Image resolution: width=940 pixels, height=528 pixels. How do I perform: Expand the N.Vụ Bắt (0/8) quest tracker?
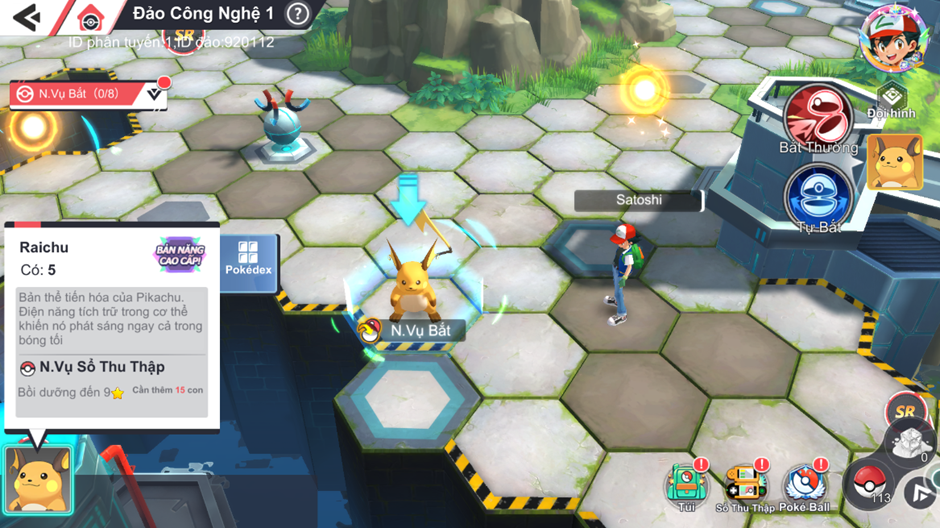point(154,94)
